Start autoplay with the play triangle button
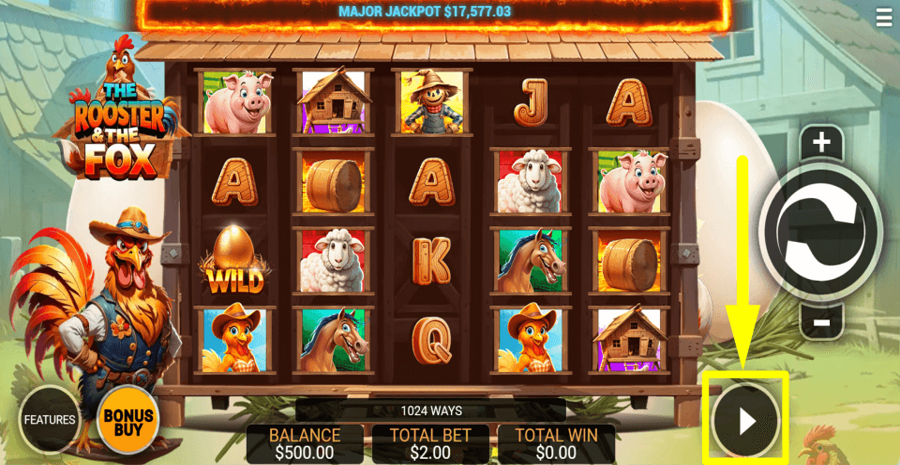The image size is (900, 465). pyautogui.click(x=745, y=421)
